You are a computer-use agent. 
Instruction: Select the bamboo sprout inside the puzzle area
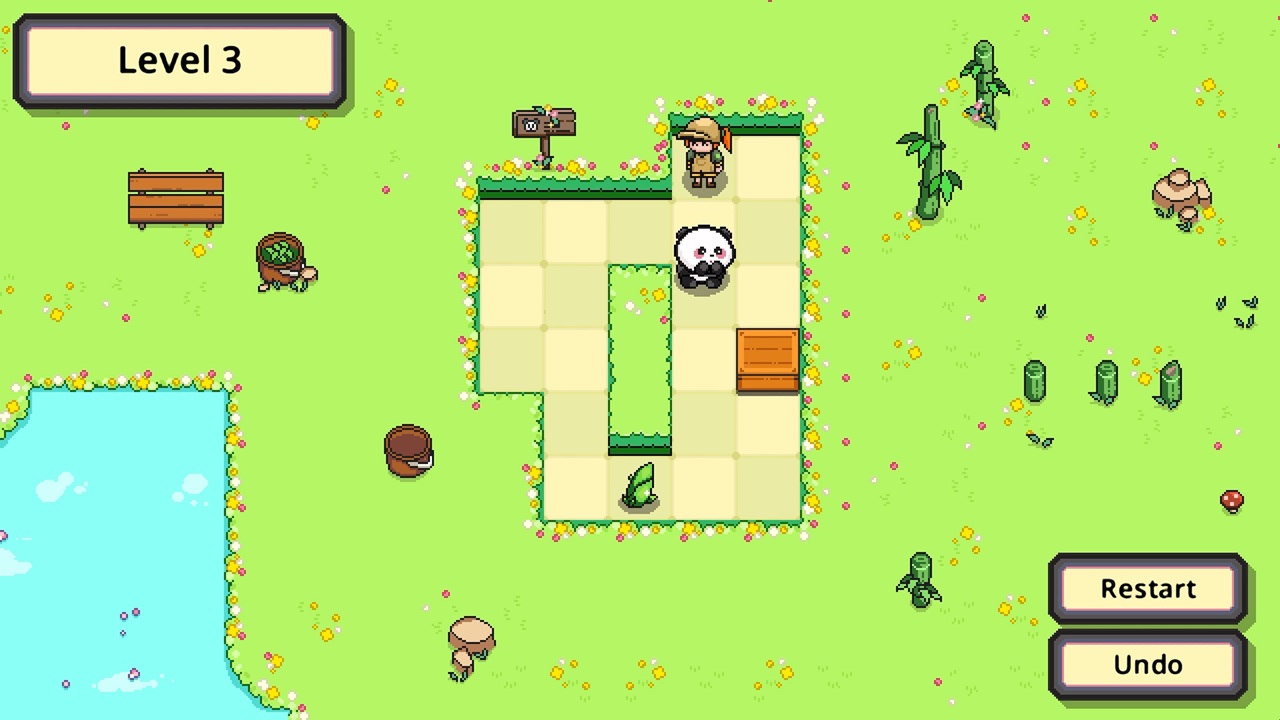(x=640, y=487)
